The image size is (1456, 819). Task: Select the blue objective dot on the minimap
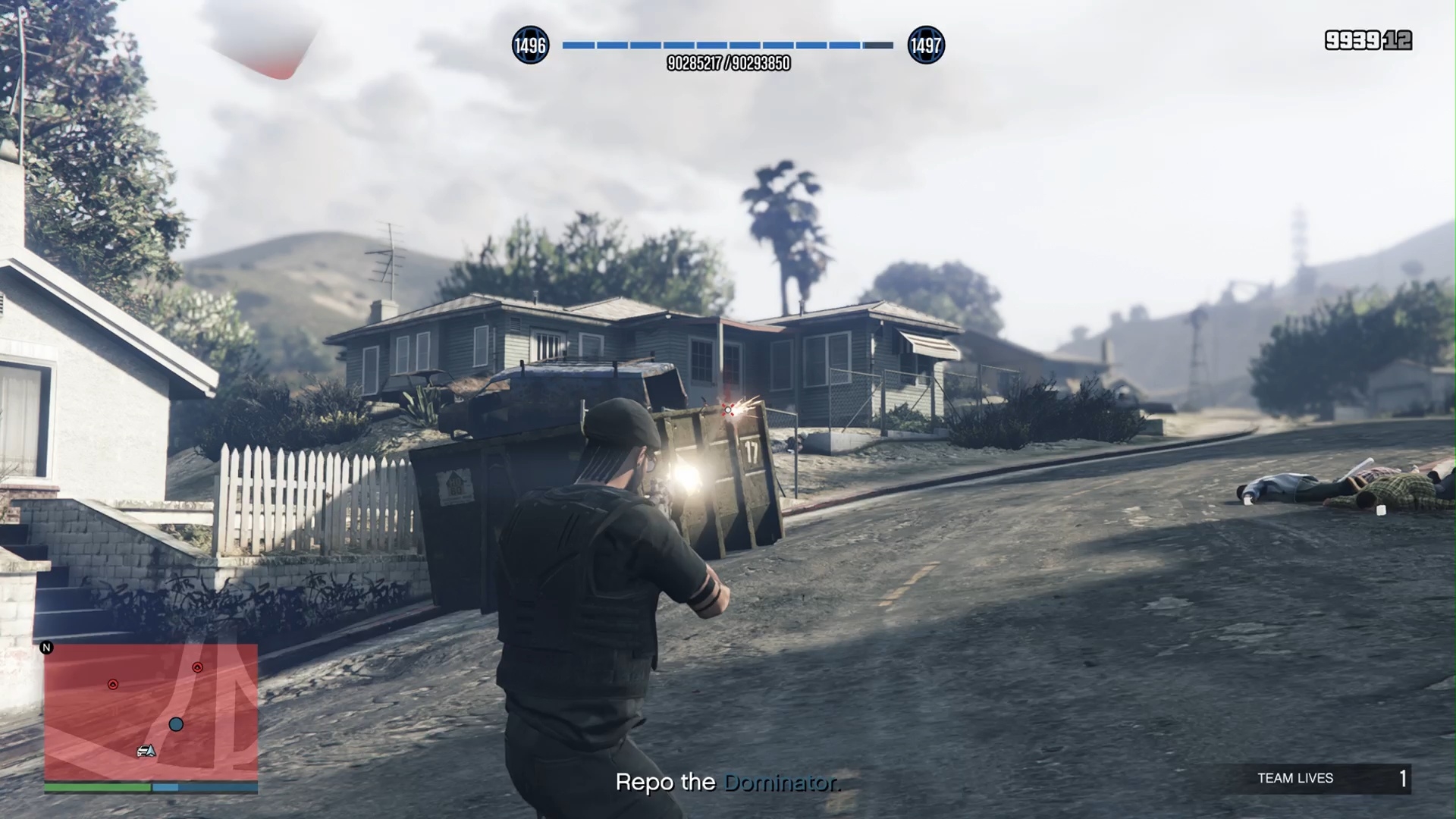(x=176, y=724)
